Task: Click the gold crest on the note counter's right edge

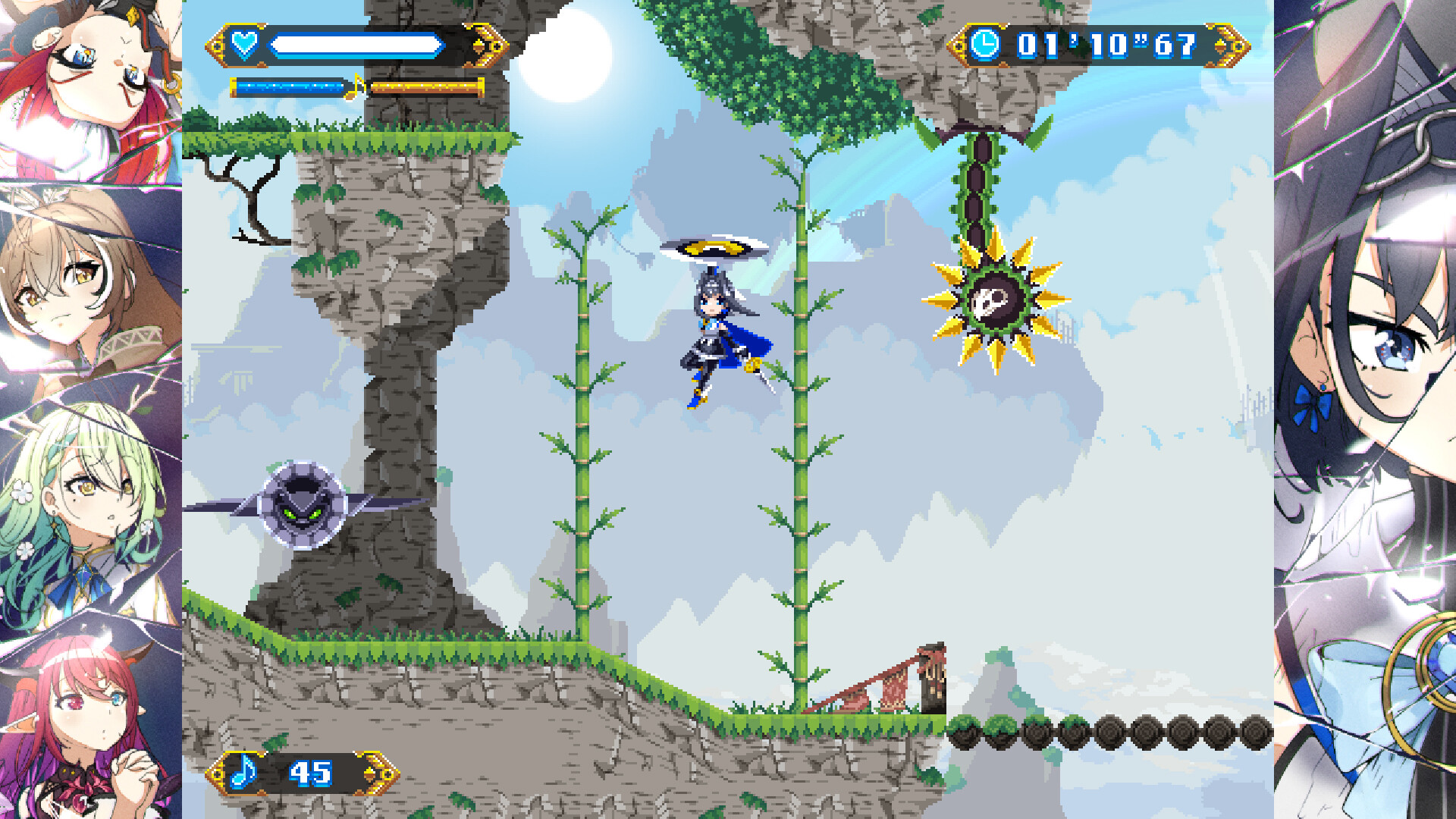Action: (378, 773)
